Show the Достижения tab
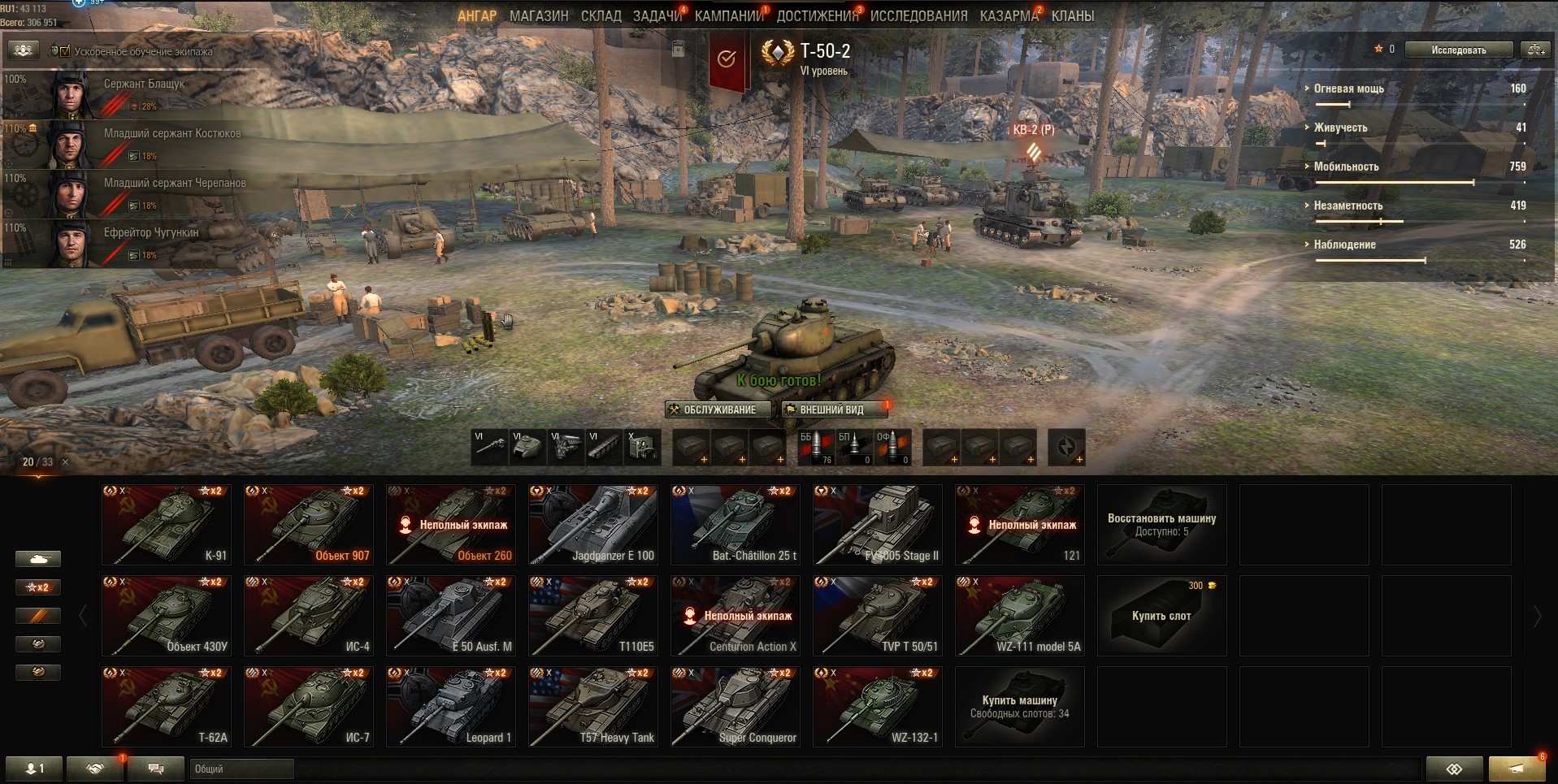 pos(817,16)
